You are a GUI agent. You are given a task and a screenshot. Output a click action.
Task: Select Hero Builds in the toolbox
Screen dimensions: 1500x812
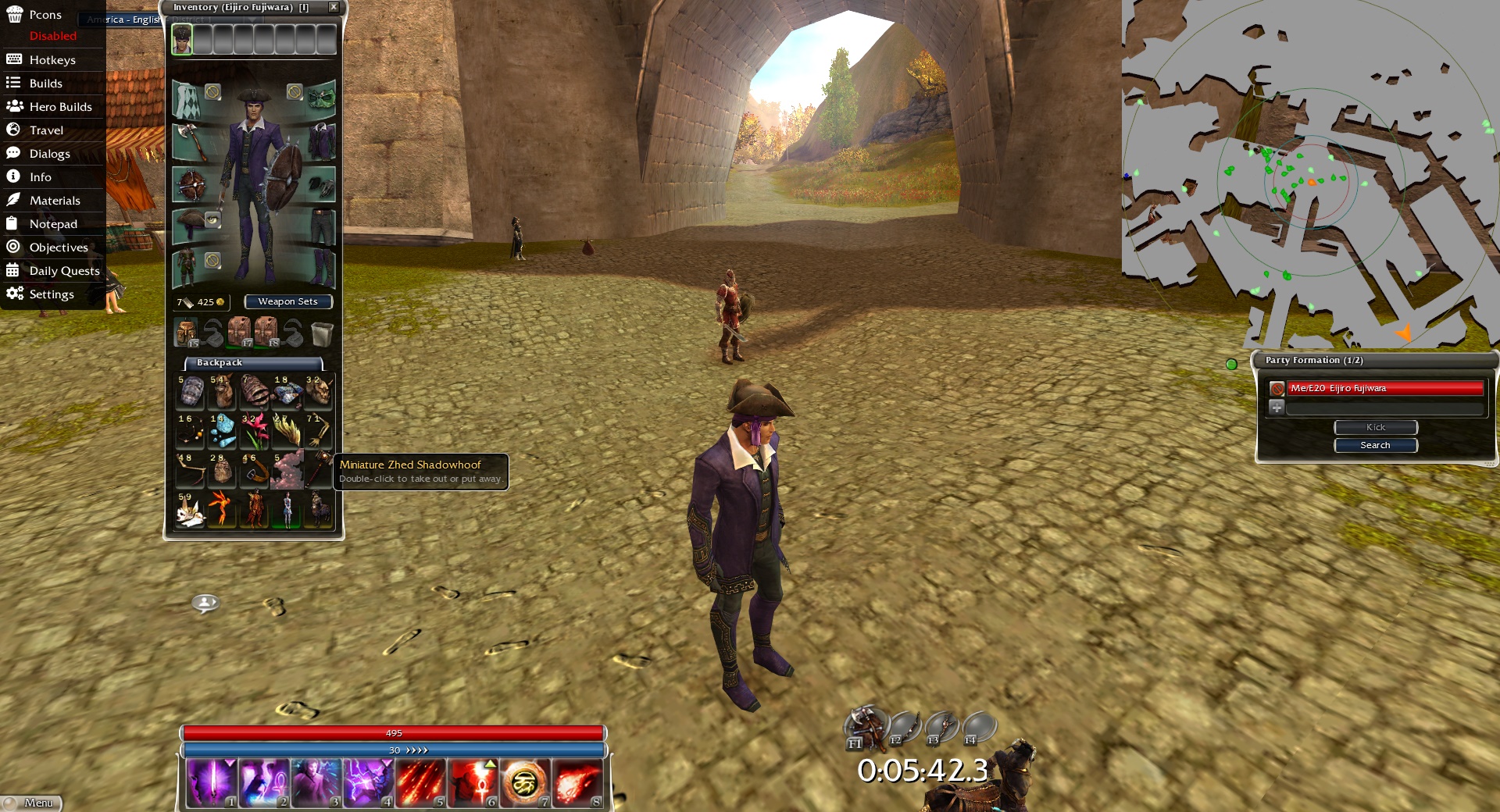60,107
